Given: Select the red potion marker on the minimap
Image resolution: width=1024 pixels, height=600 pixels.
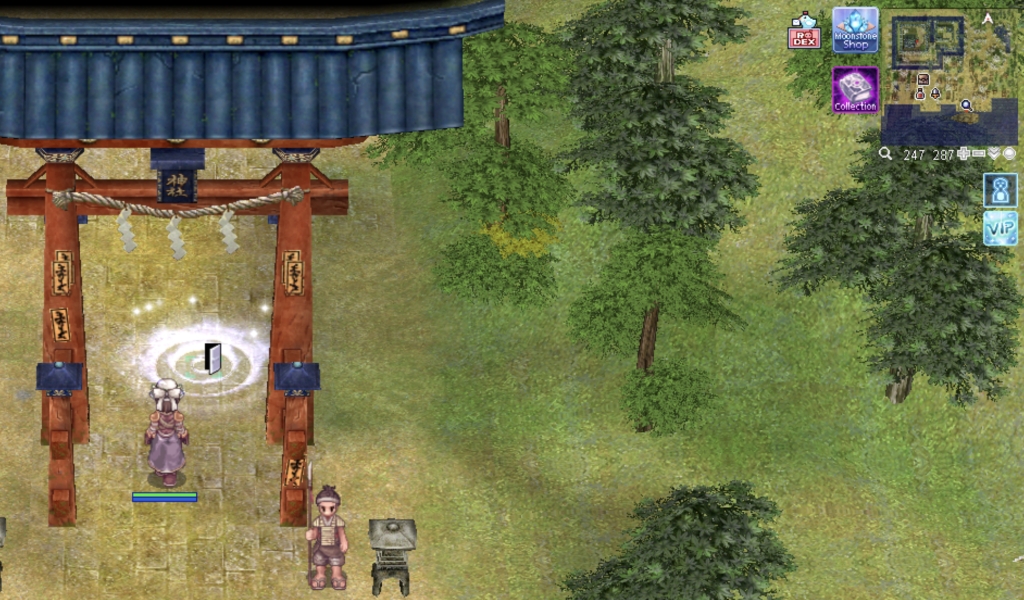Looking at the screenshot, I should 920,94.
